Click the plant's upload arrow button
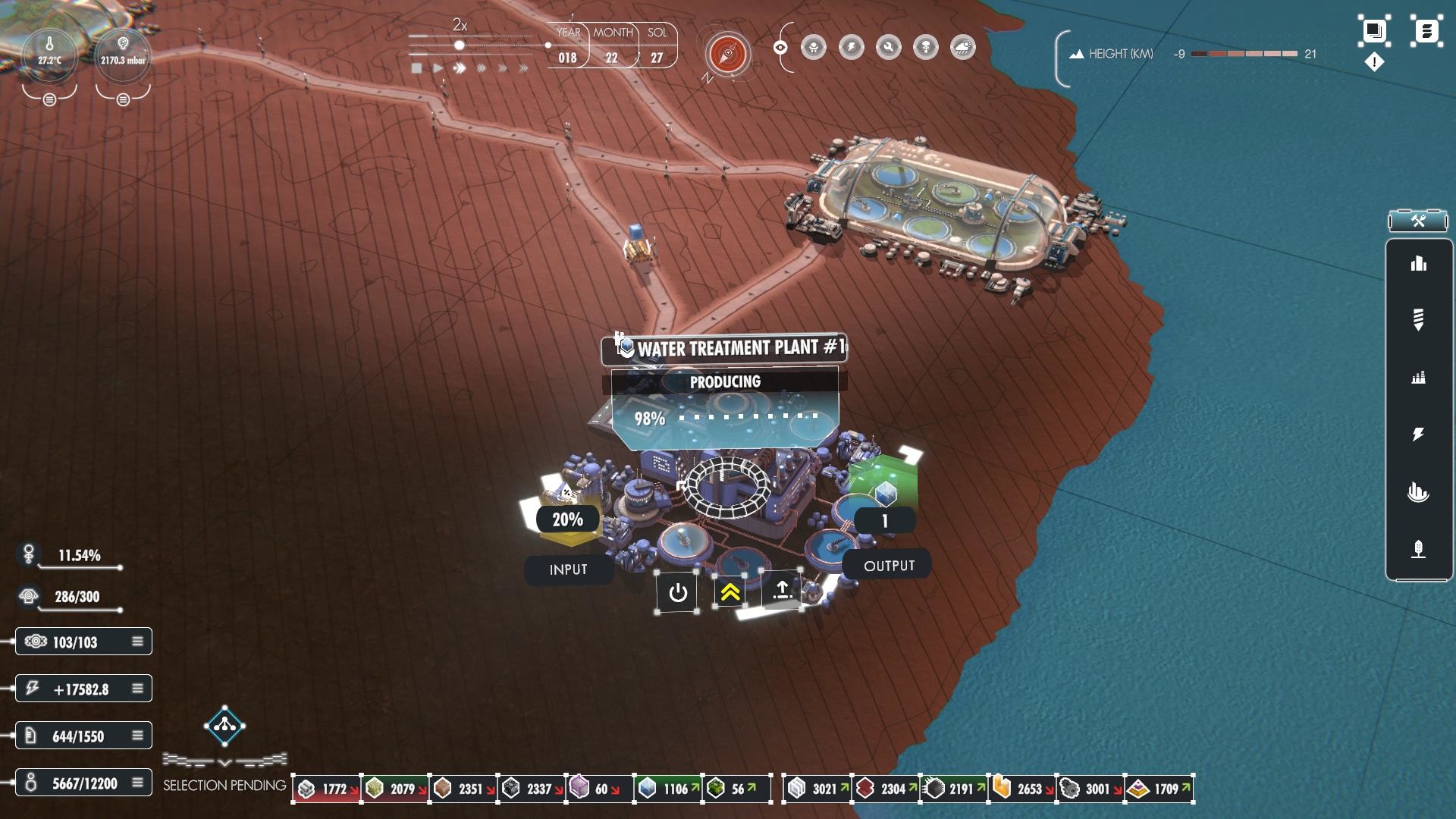1456x819 pixels. click(x=782, y=590)
